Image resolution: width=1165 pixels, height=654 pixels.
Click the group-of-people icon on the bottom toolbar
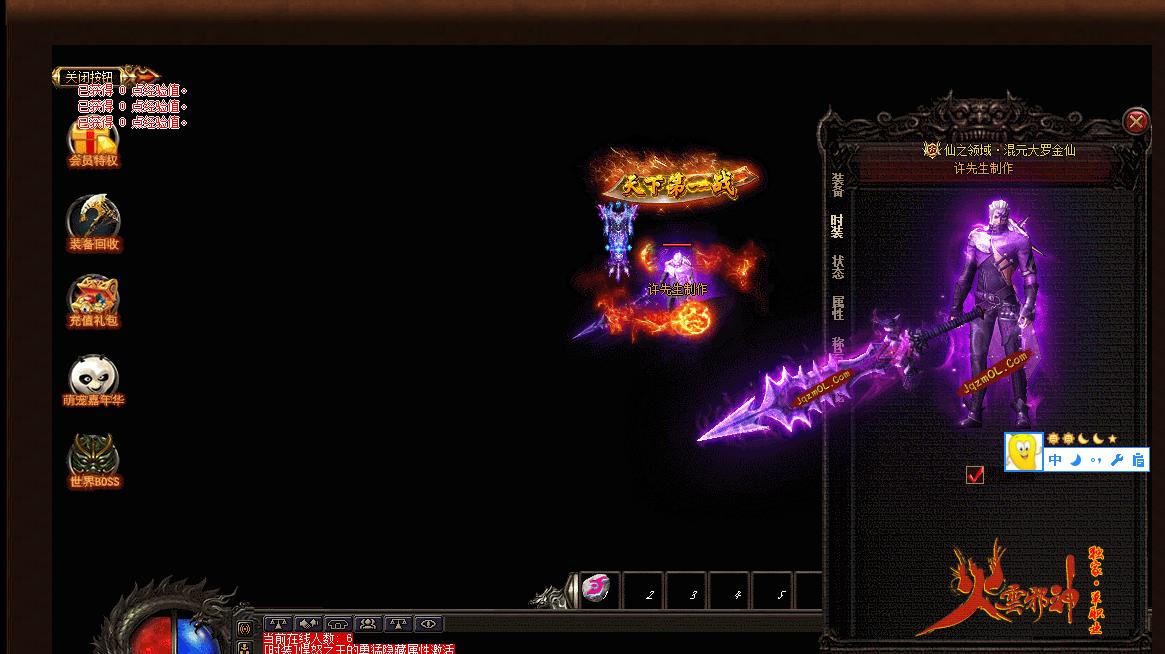368,624
